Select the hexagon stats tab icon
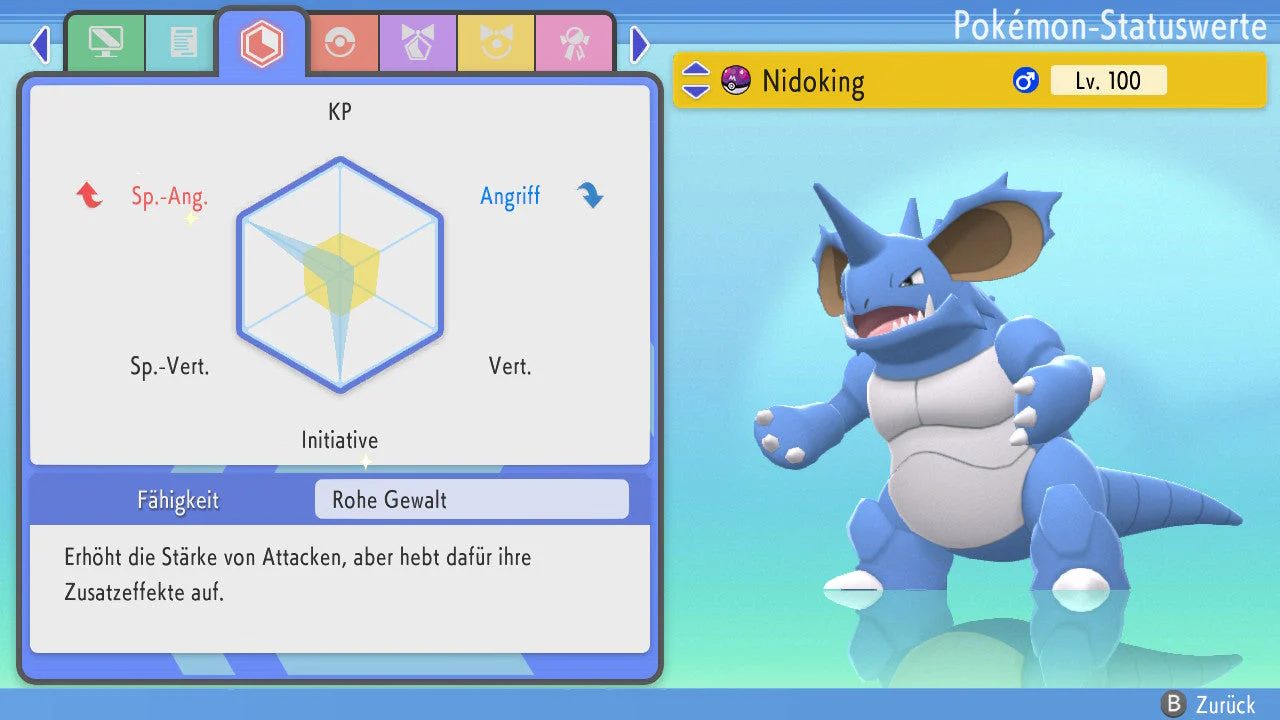 coord(262,42)
